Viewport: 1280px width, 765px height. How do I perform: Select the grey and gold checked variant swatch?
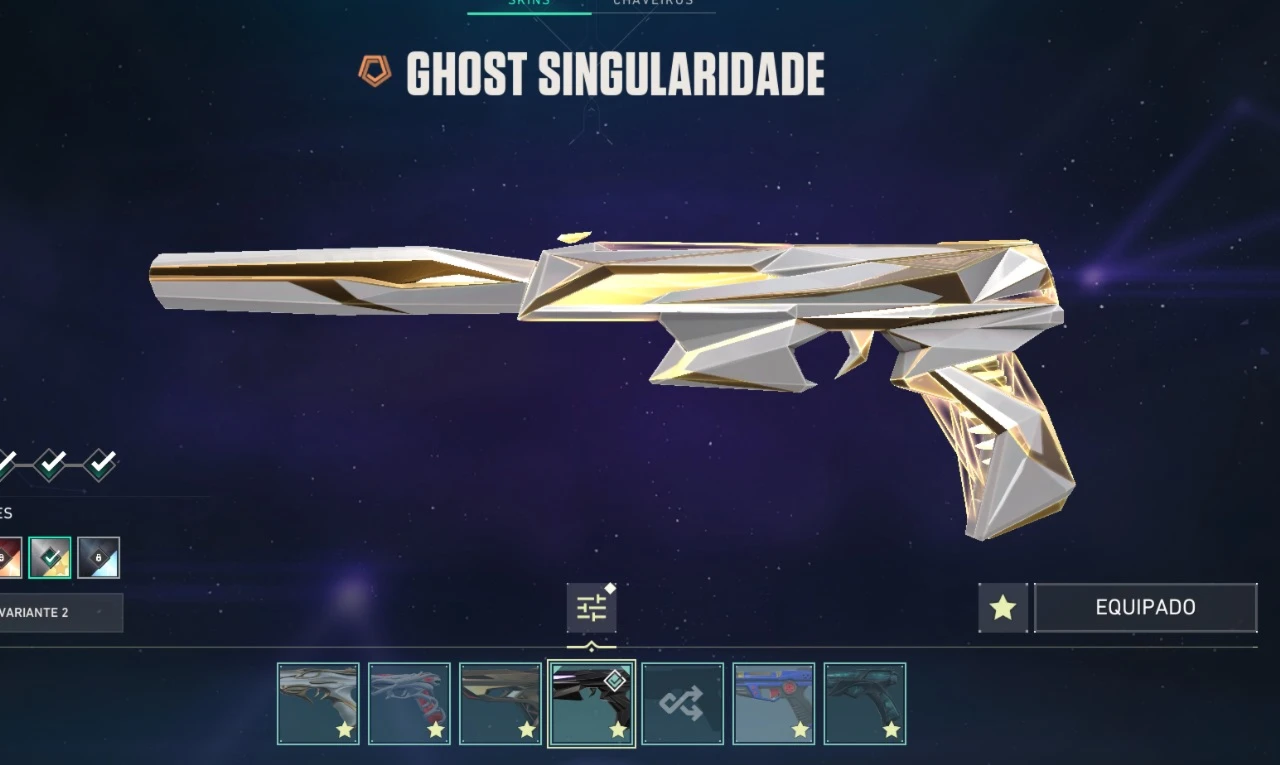click(50, 558)
